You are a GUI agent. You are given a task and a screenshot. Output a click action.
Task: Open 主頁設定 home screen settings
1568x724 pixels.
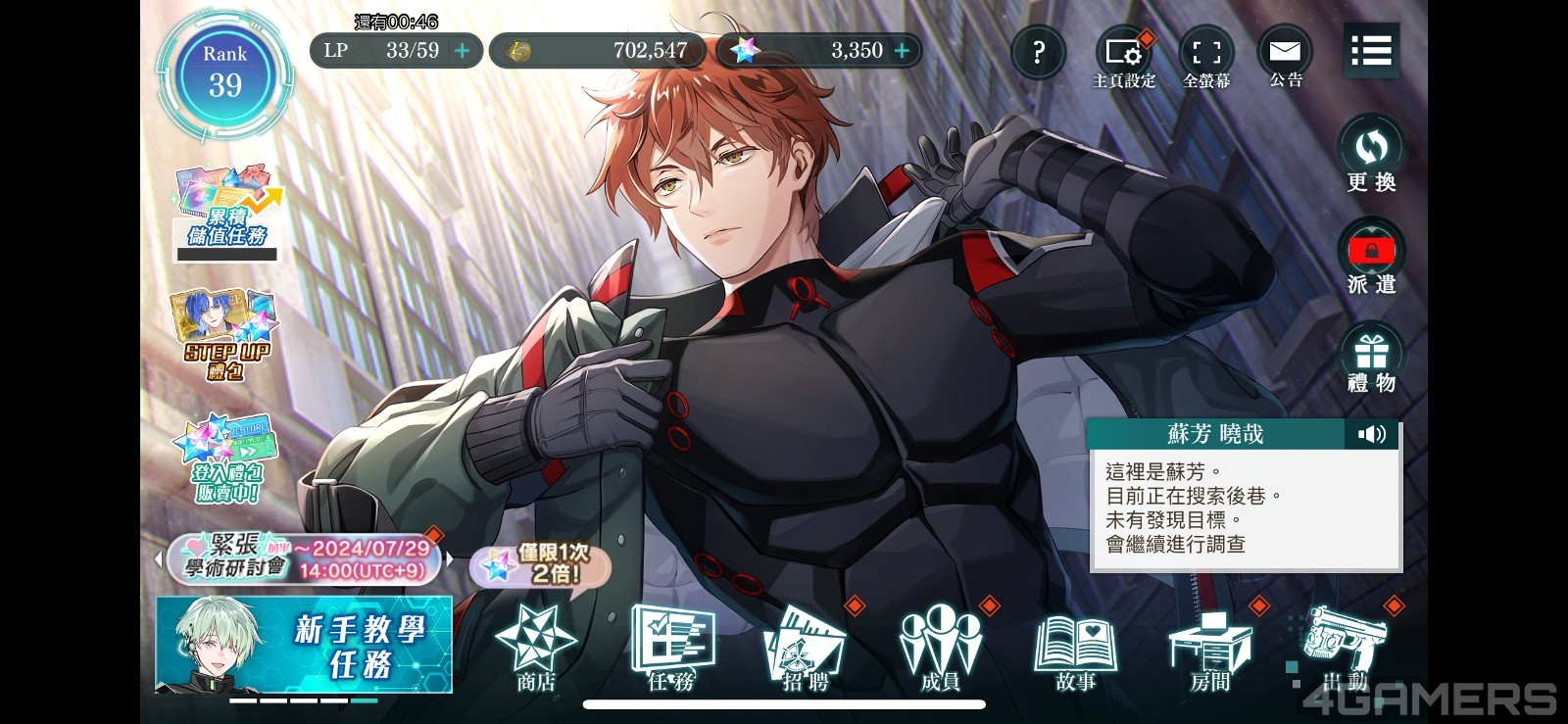pyautogui.click(x=1124, y=61)
